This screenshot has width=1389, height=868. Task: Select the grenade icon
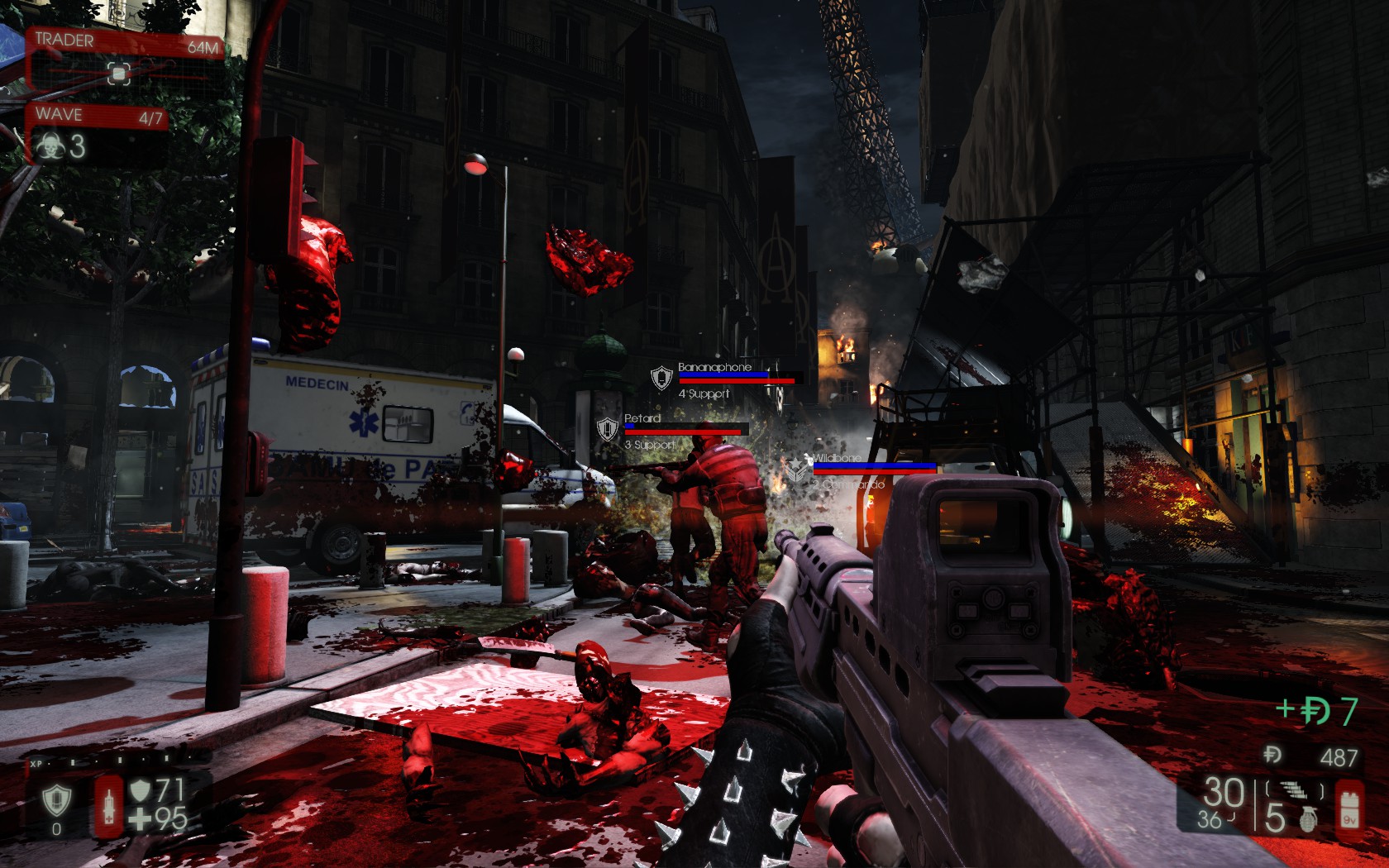tap(1307, 817)
